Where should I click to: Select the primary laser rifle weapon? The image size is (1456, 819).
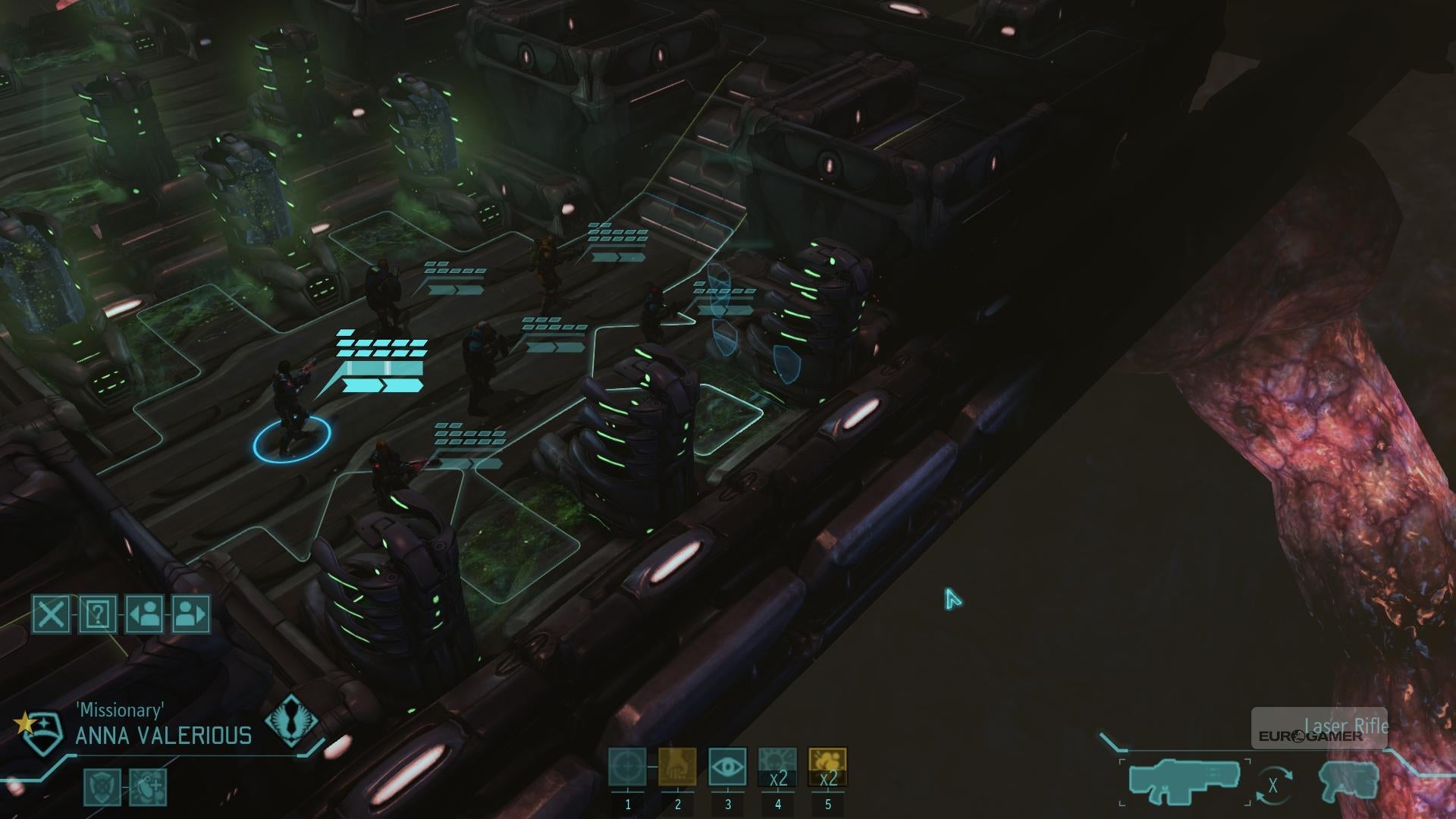(x=1185, y=781)
